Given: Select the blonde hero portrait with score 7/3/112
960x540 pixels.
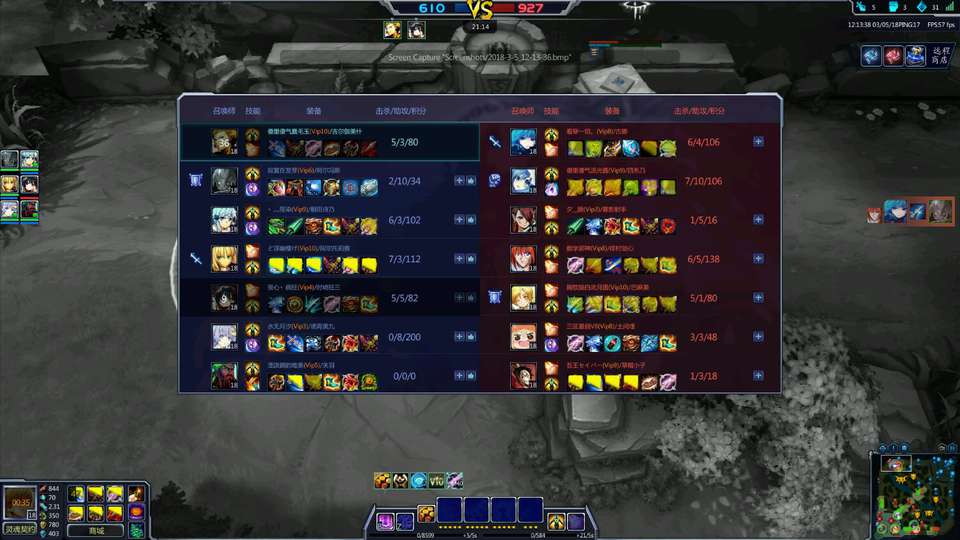Looking at the screenshot, I should click(224, 259).
